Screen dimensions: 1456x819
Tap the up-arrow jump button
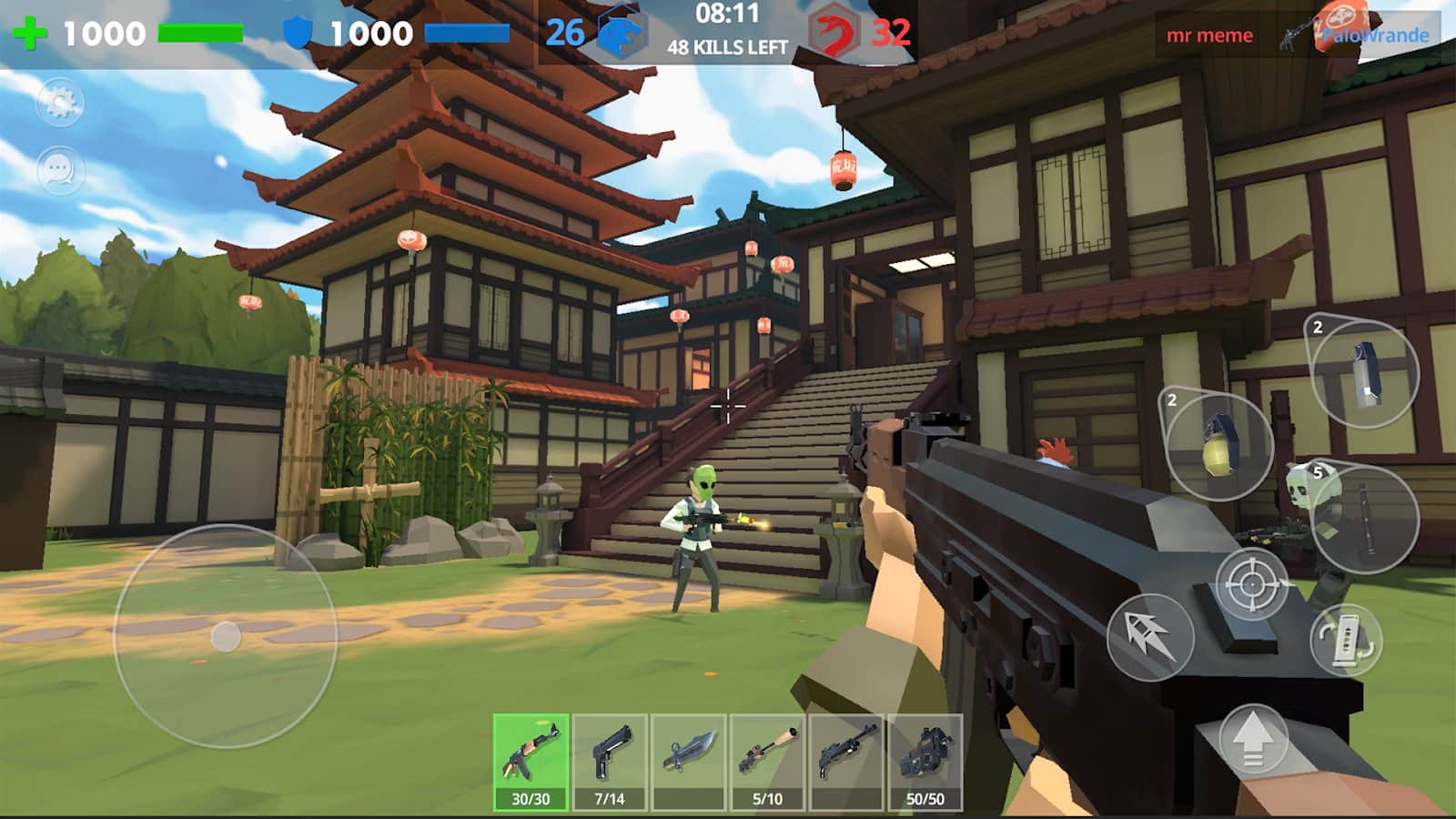point(1253,739)
